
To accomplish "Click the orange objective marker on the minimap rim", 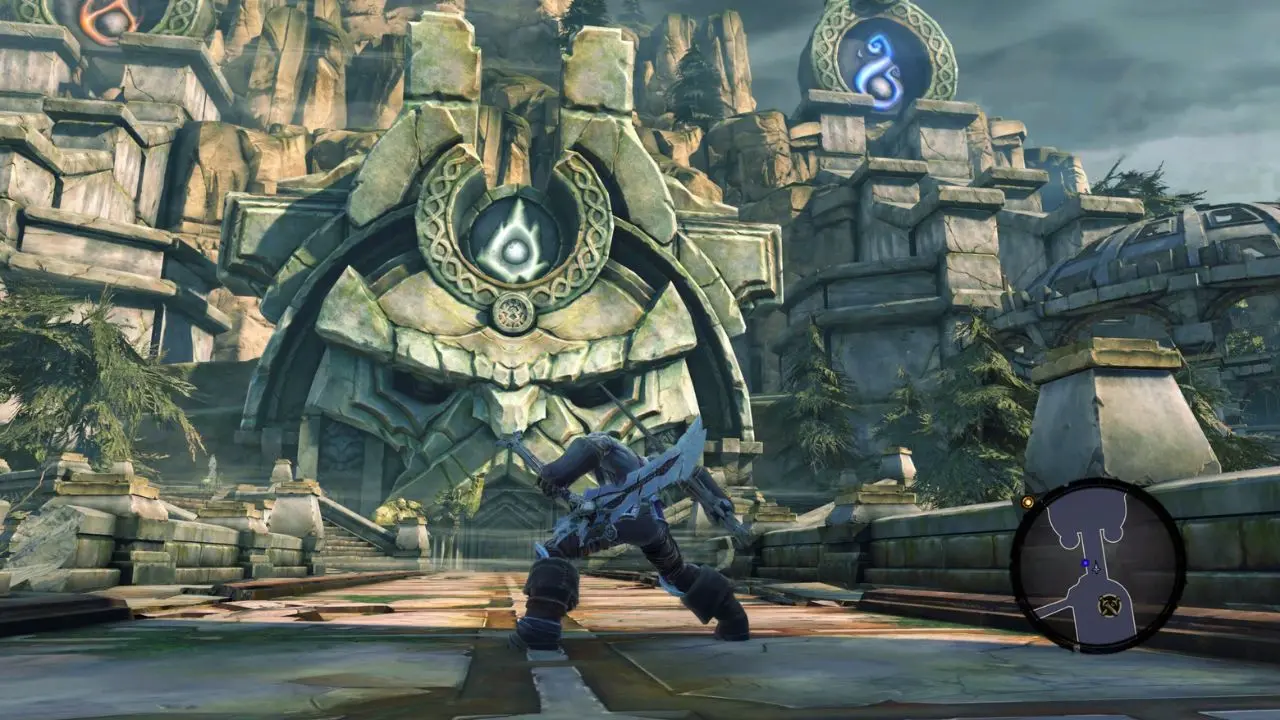I will pyautogui.click(x=1027, y=502).
